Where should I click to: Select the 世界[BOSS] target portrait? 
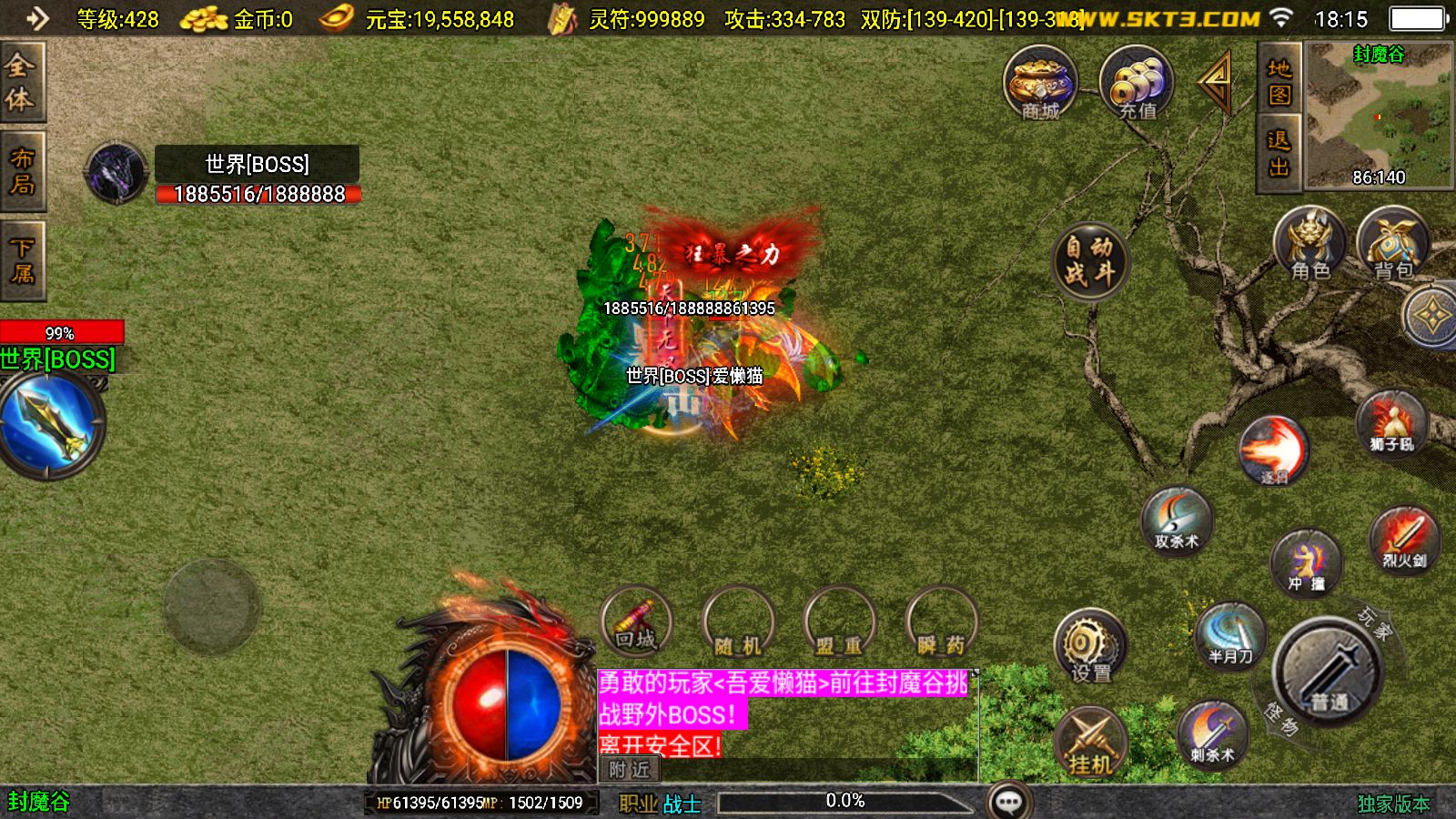116,173
